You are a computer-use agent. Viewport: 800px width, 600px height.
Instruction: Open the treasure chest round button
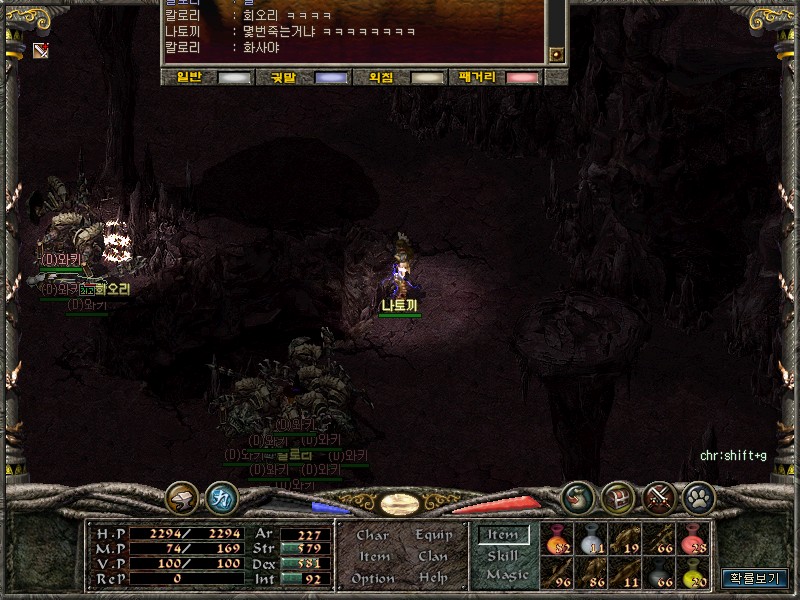(x=618, y=496)
